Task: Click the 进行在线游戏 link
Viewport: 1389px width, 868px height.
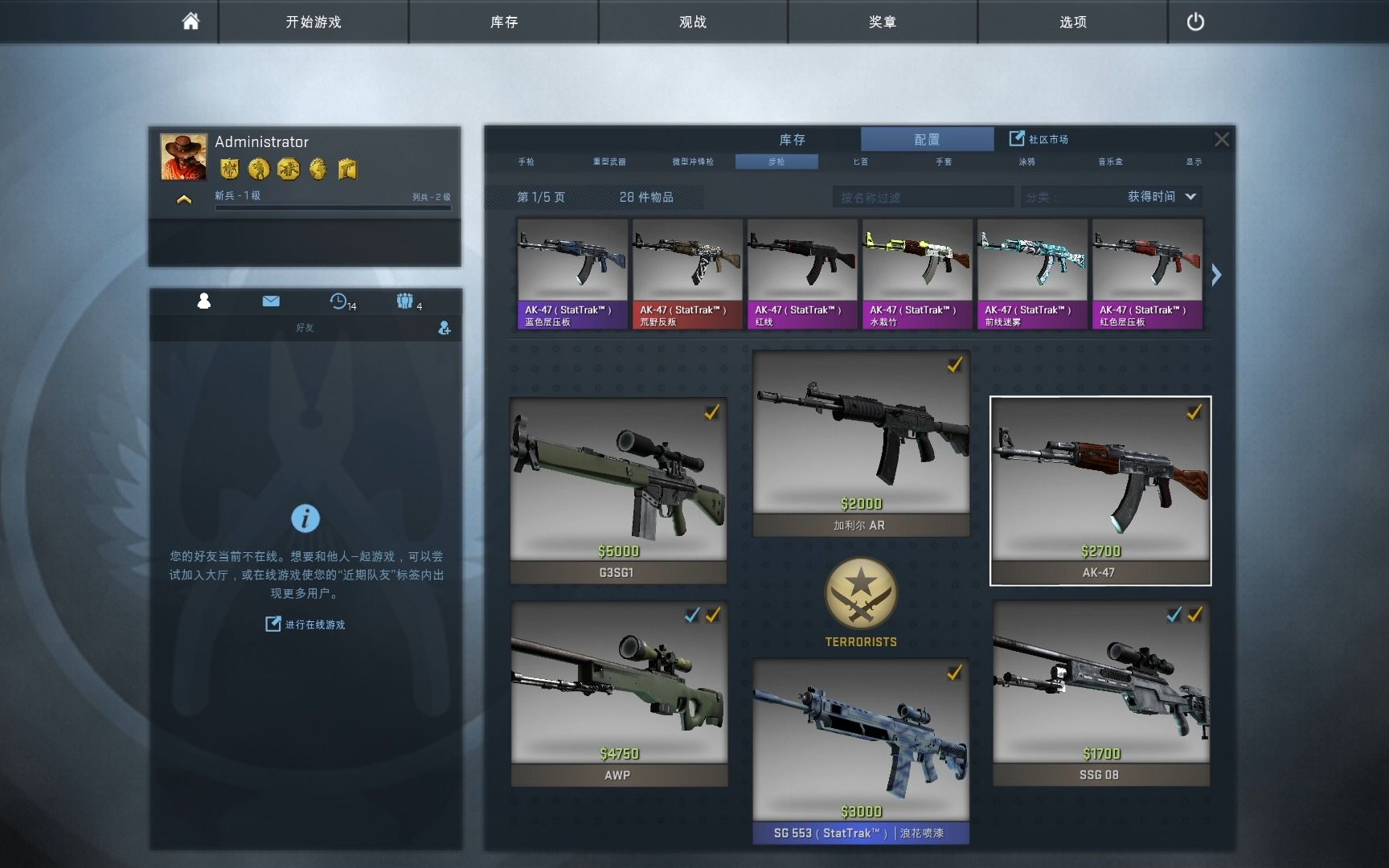Action: [306, 624]
